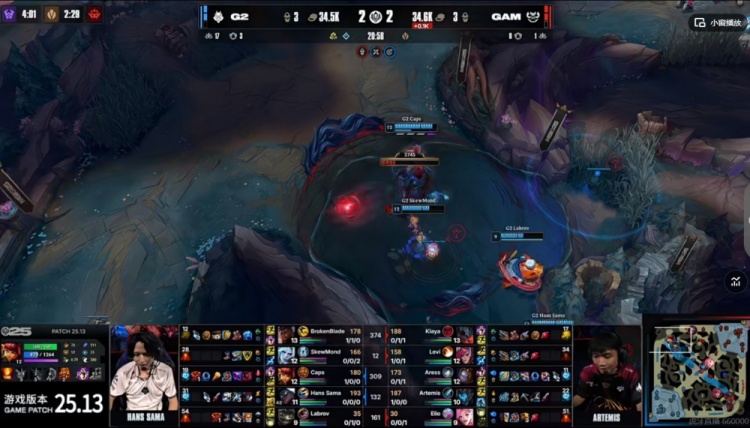The height and width of the screenshot is (428, 750).
Task: Select Aress in the scoreboard
Action: tap(432, 374)
